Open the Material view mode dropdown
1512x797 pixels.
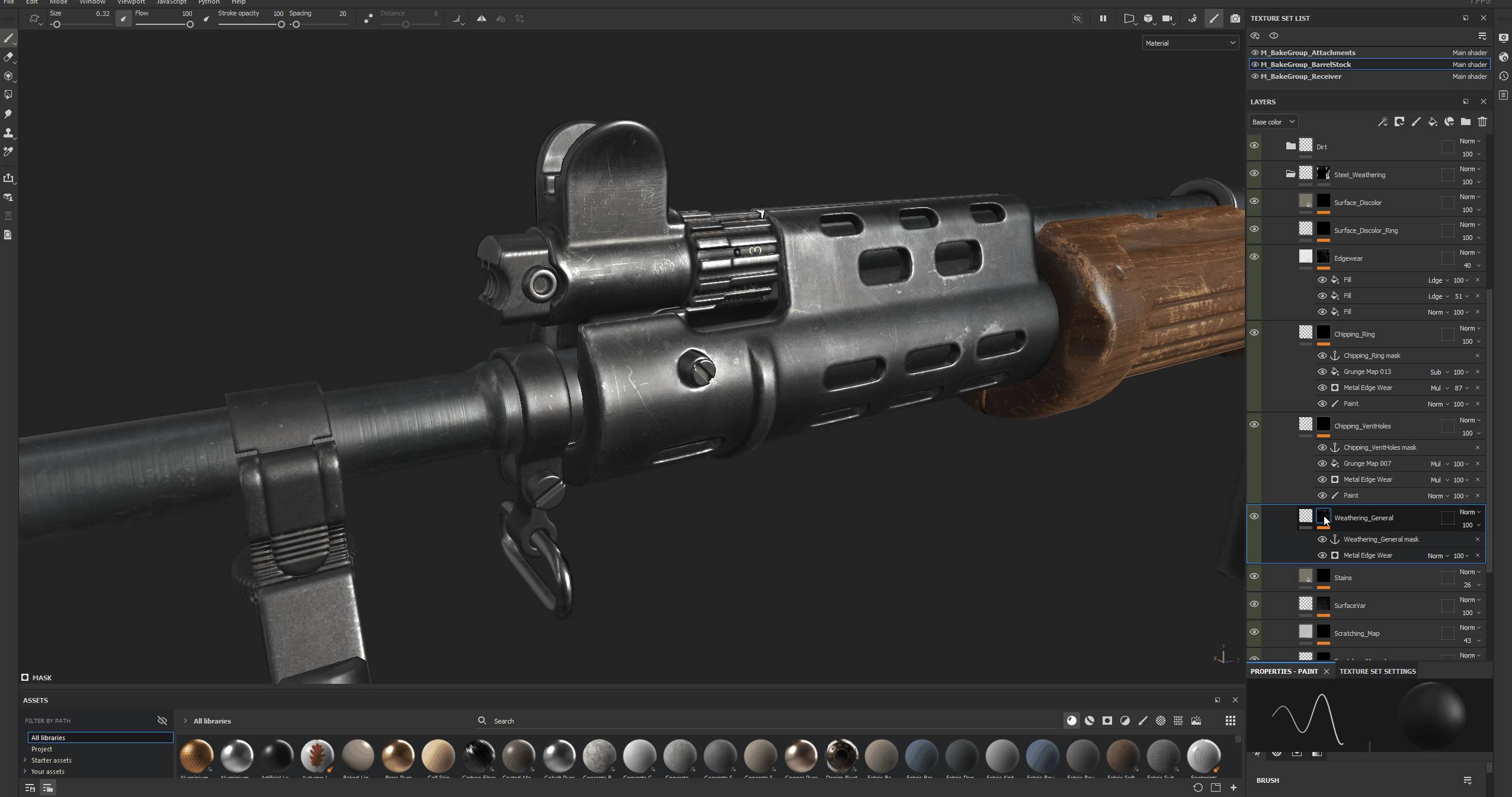coord(1189,42)
